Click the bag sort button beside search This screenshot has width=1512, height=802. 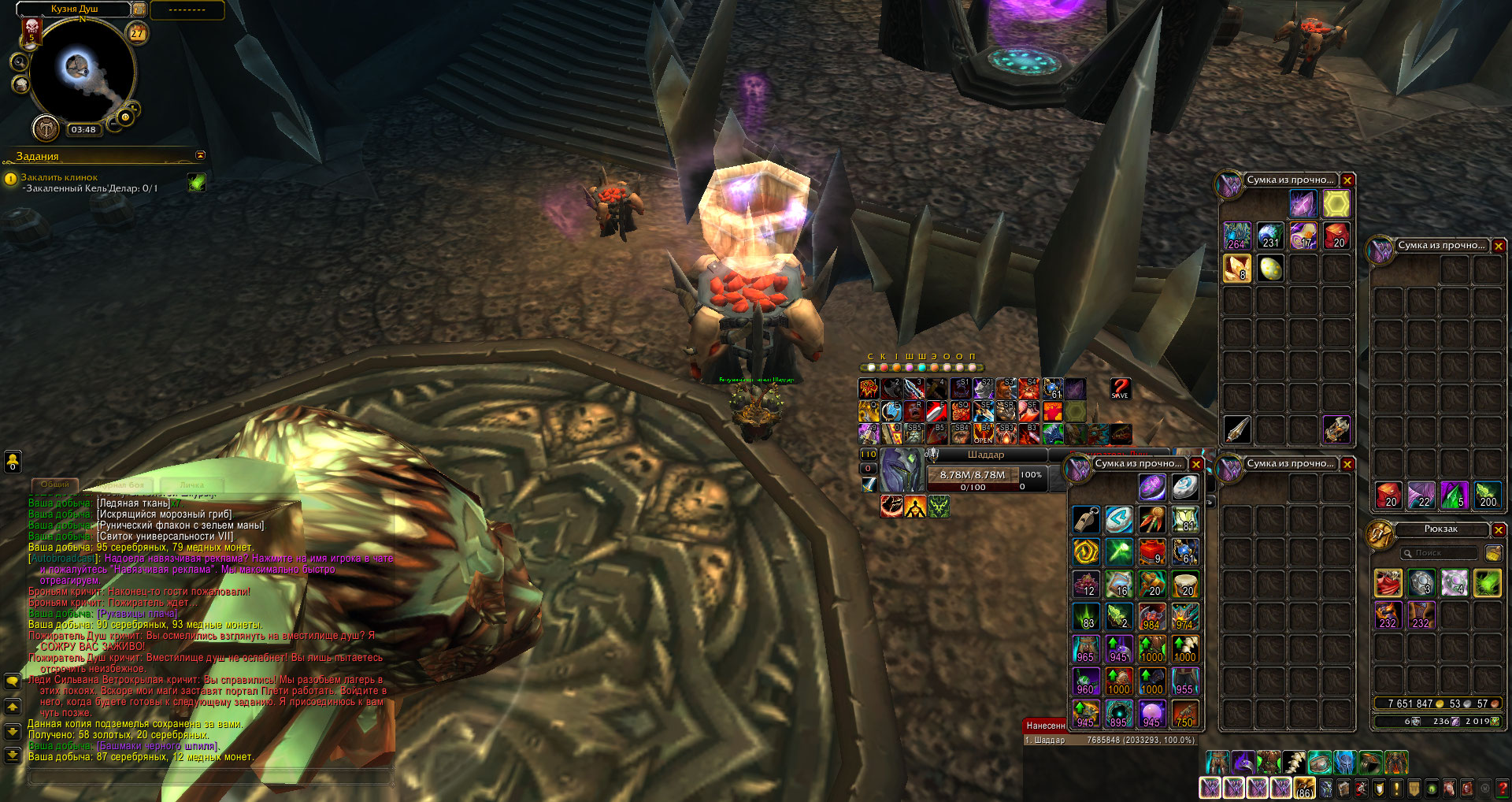1492,553
